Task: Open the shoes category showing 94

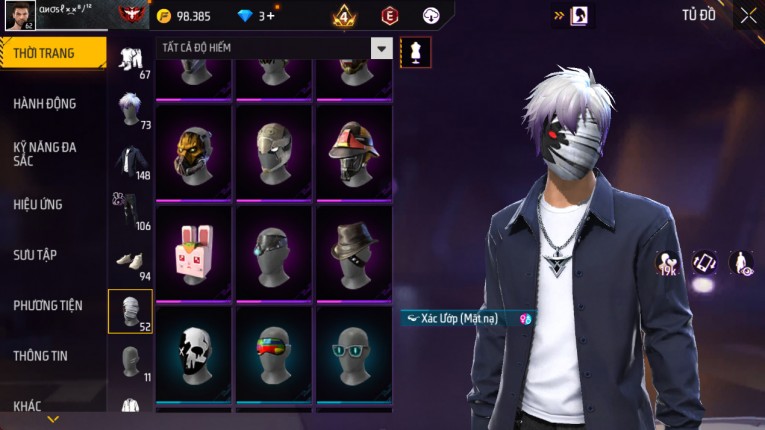Action: click(130, 261)
